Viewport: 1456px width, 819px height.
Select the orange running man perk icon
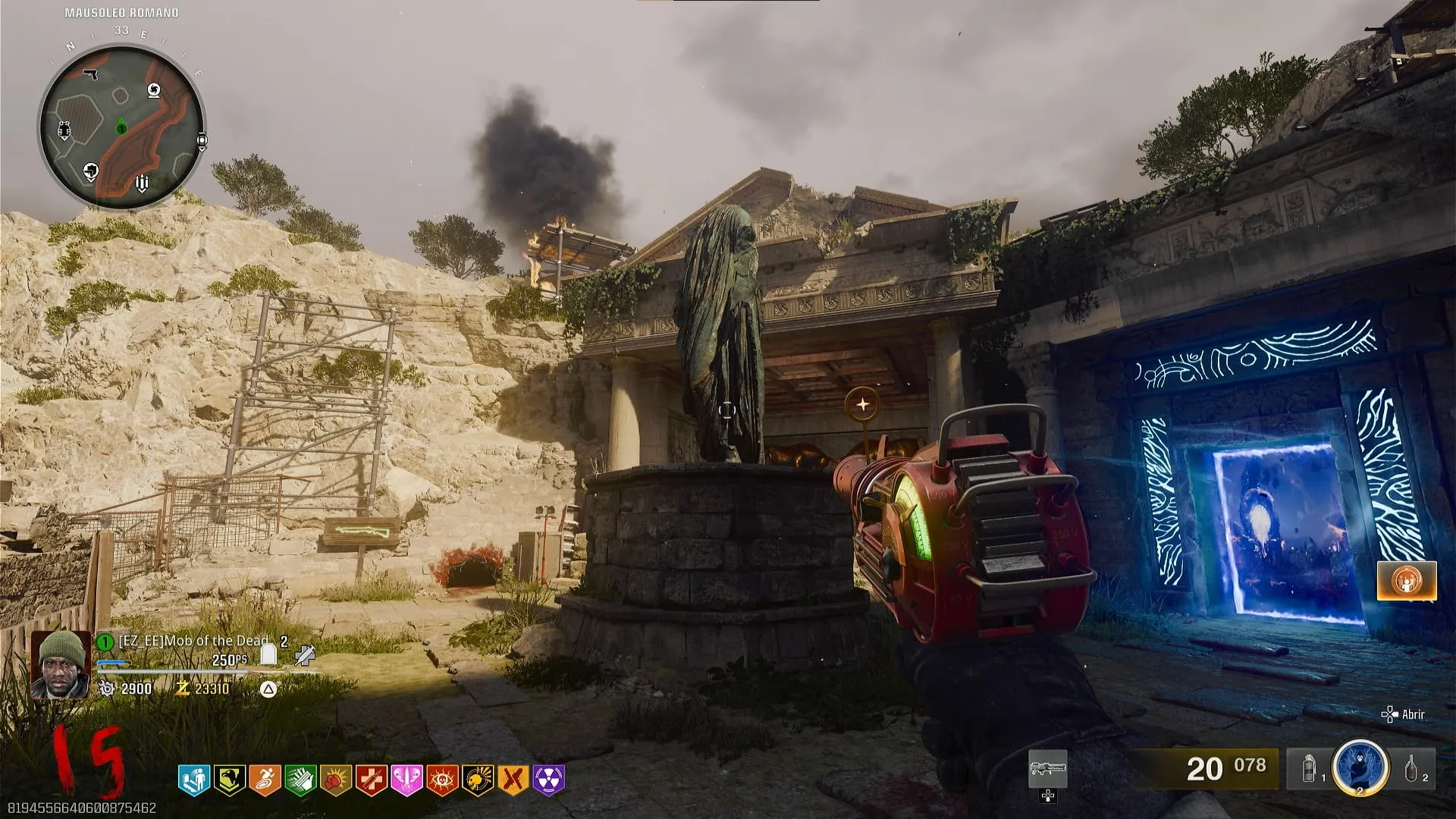click(x=265, y=780)
